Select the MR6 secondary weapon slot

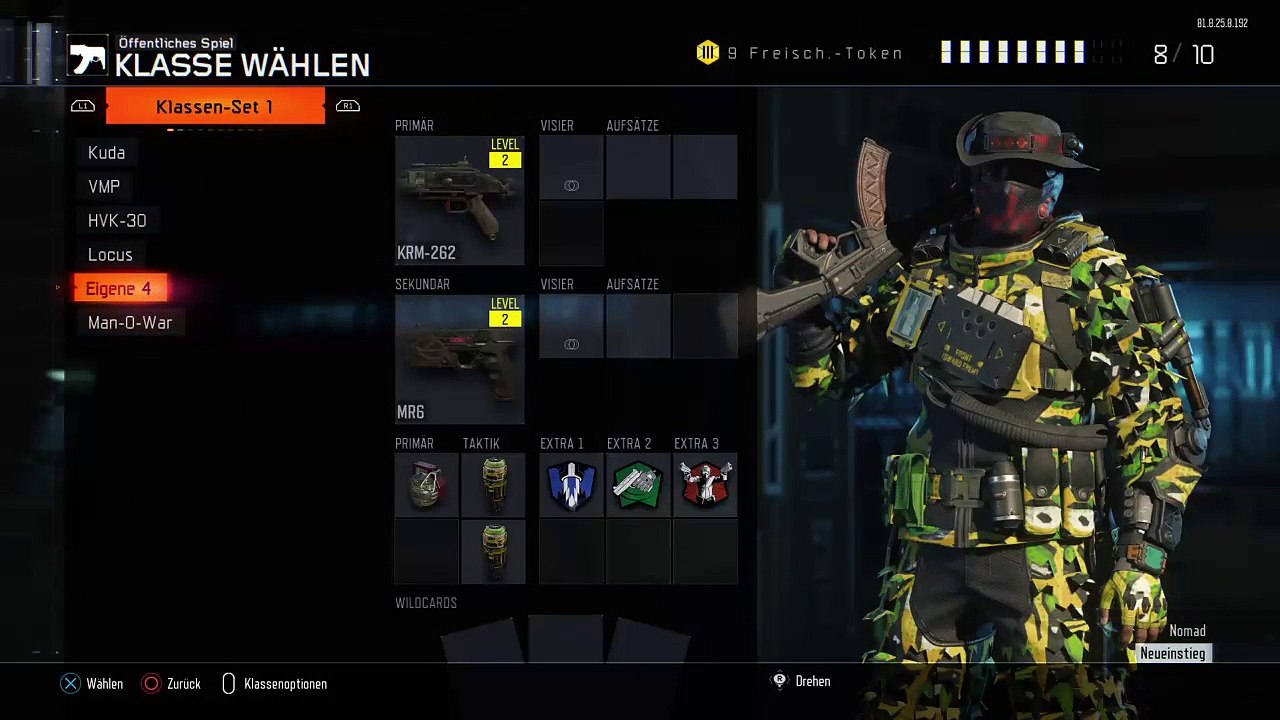459,359
